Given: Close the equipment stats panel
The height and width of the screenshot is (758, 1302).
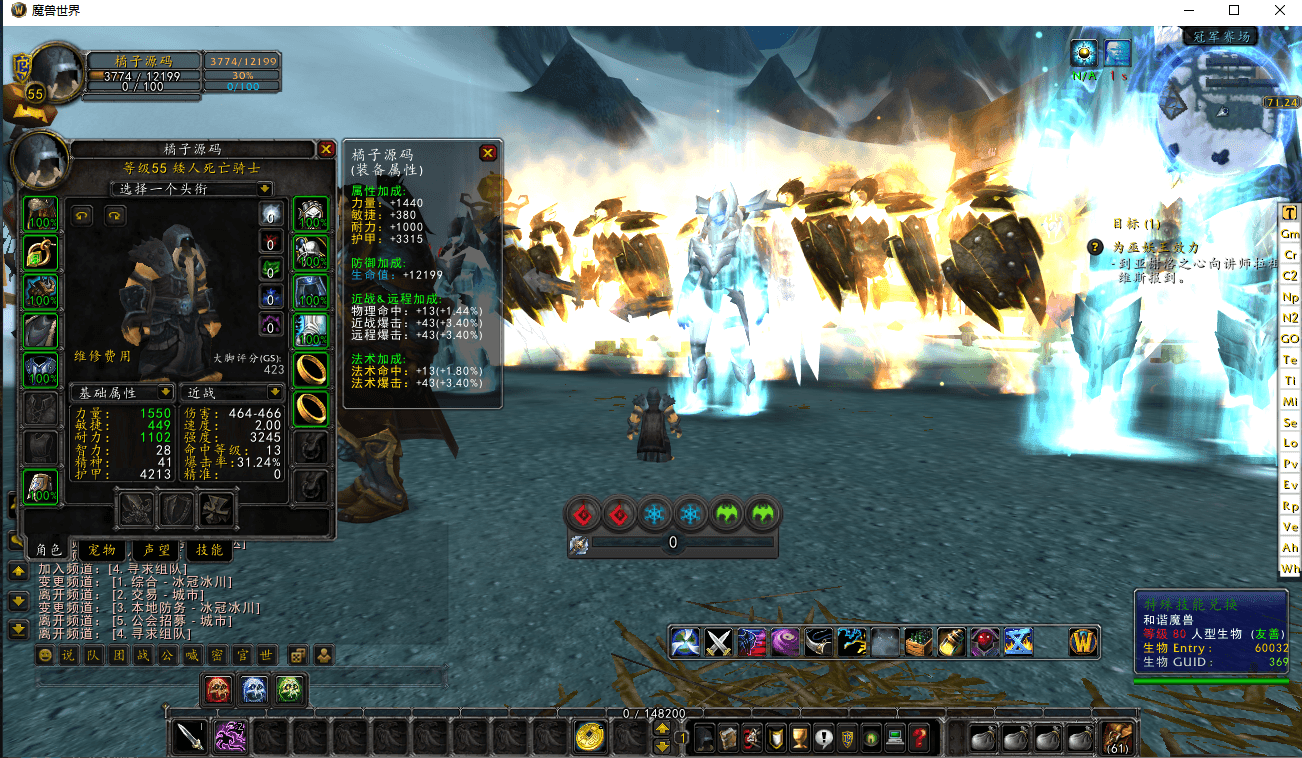Looking at the screenshot, I should [x=488, y=153].
